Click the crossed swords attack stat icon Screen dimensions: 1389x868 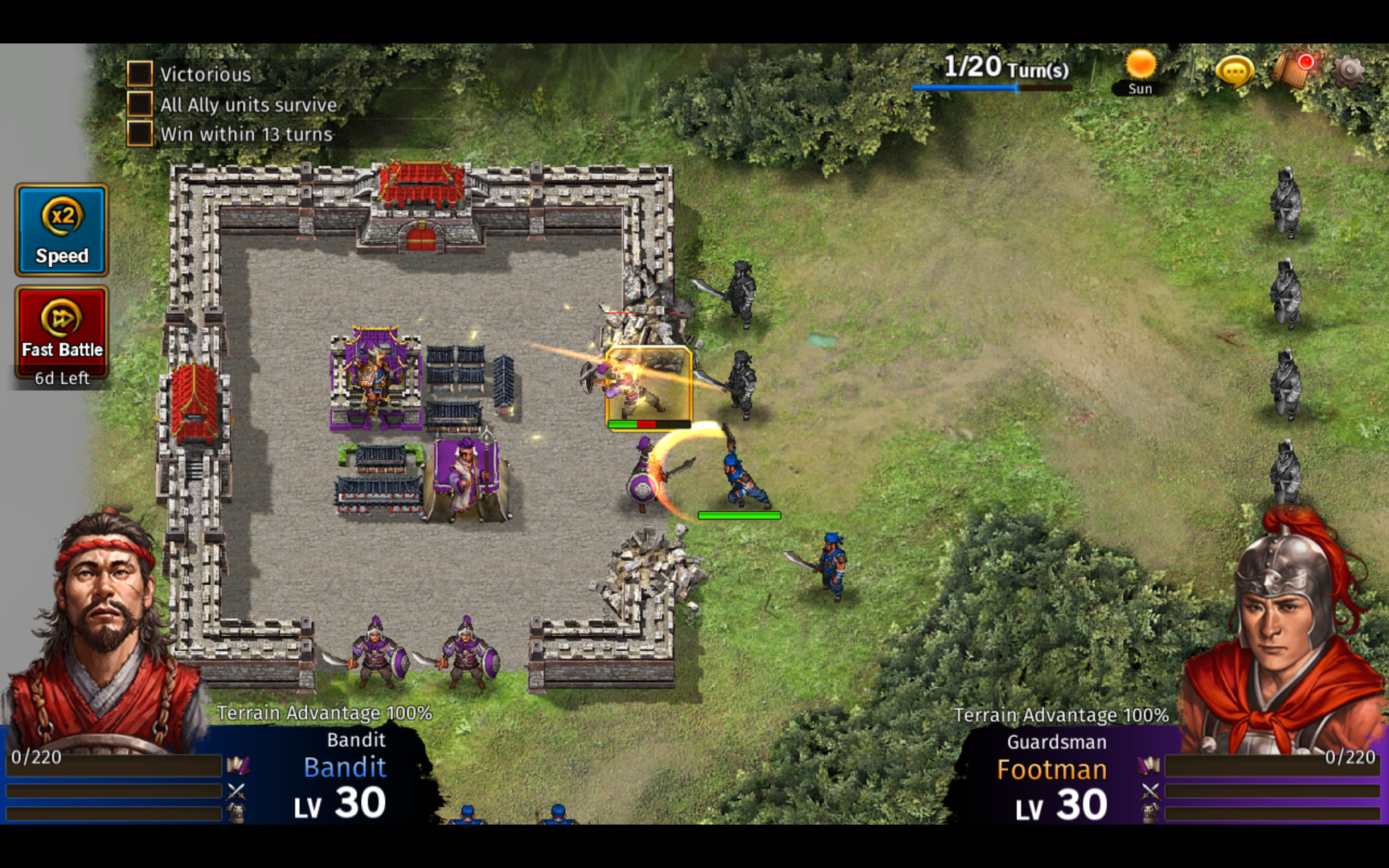[236, 792]
